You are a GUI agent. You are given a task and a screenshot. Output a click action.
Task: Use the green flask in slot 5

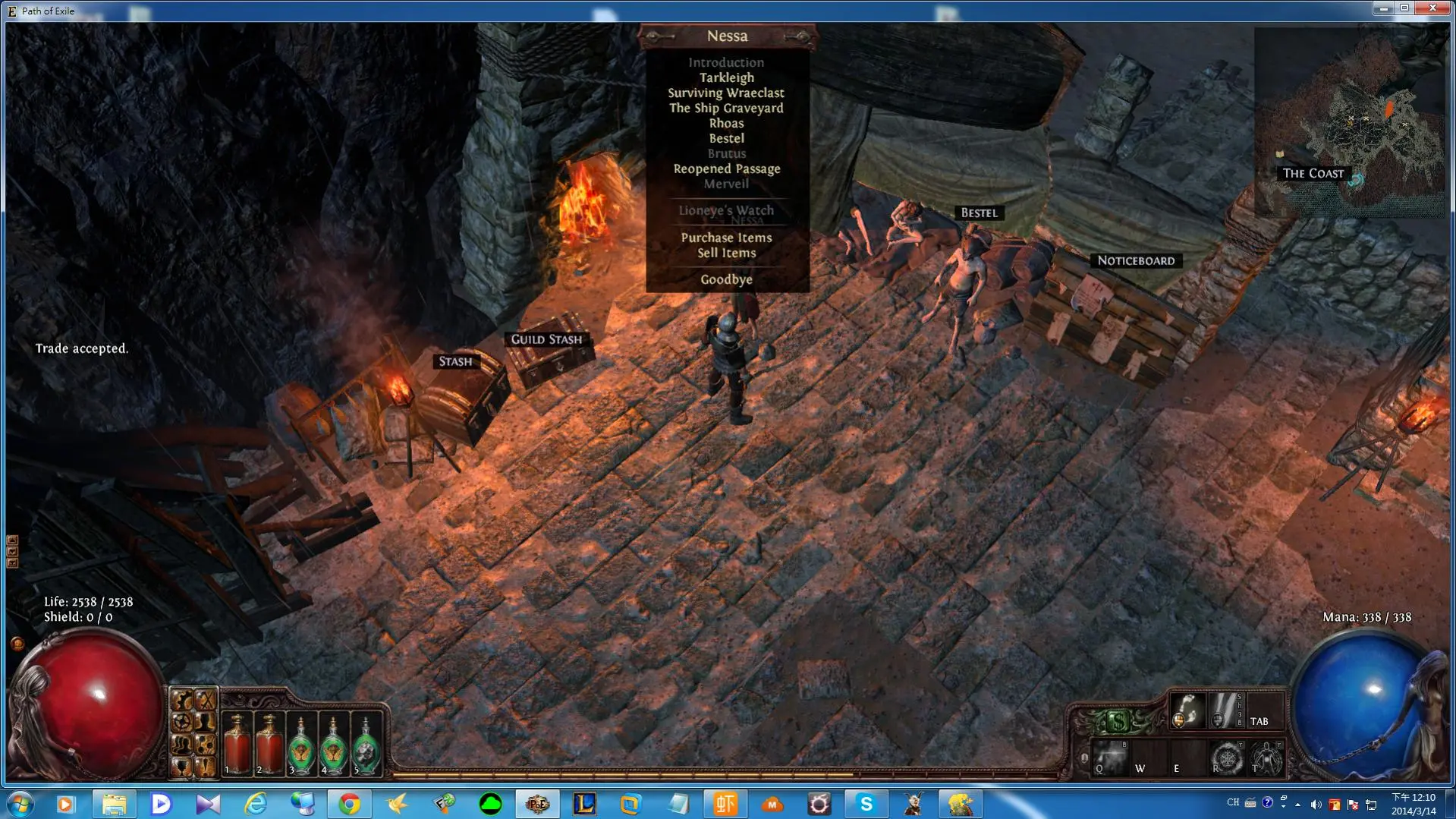[366, 745]
